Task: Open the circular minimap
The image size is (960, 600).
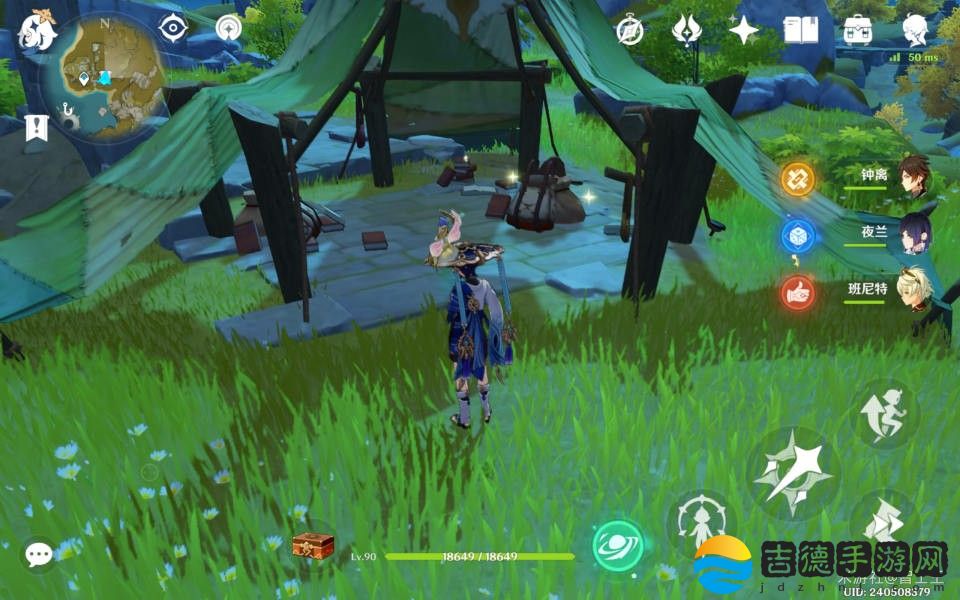Action: click(x=102, y=76)
